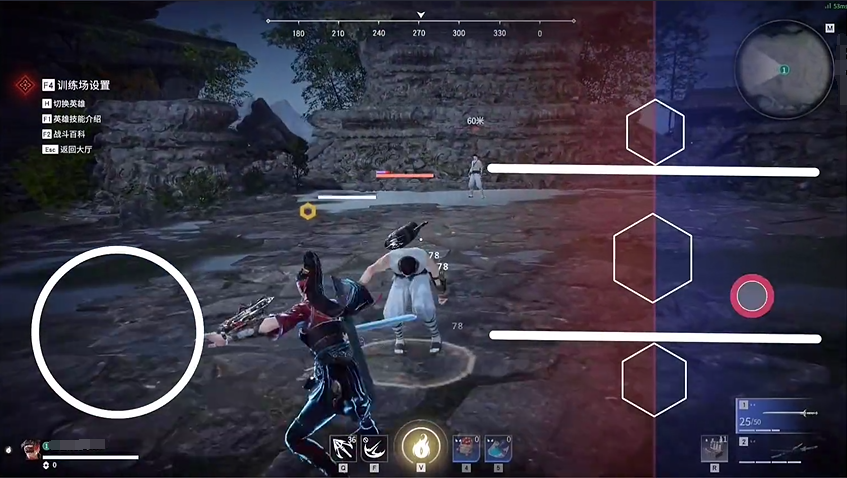The width and height of the screenshot is (847, 478).
Task: Click the large white circle joystick overlay
Action: pos(118,332)
